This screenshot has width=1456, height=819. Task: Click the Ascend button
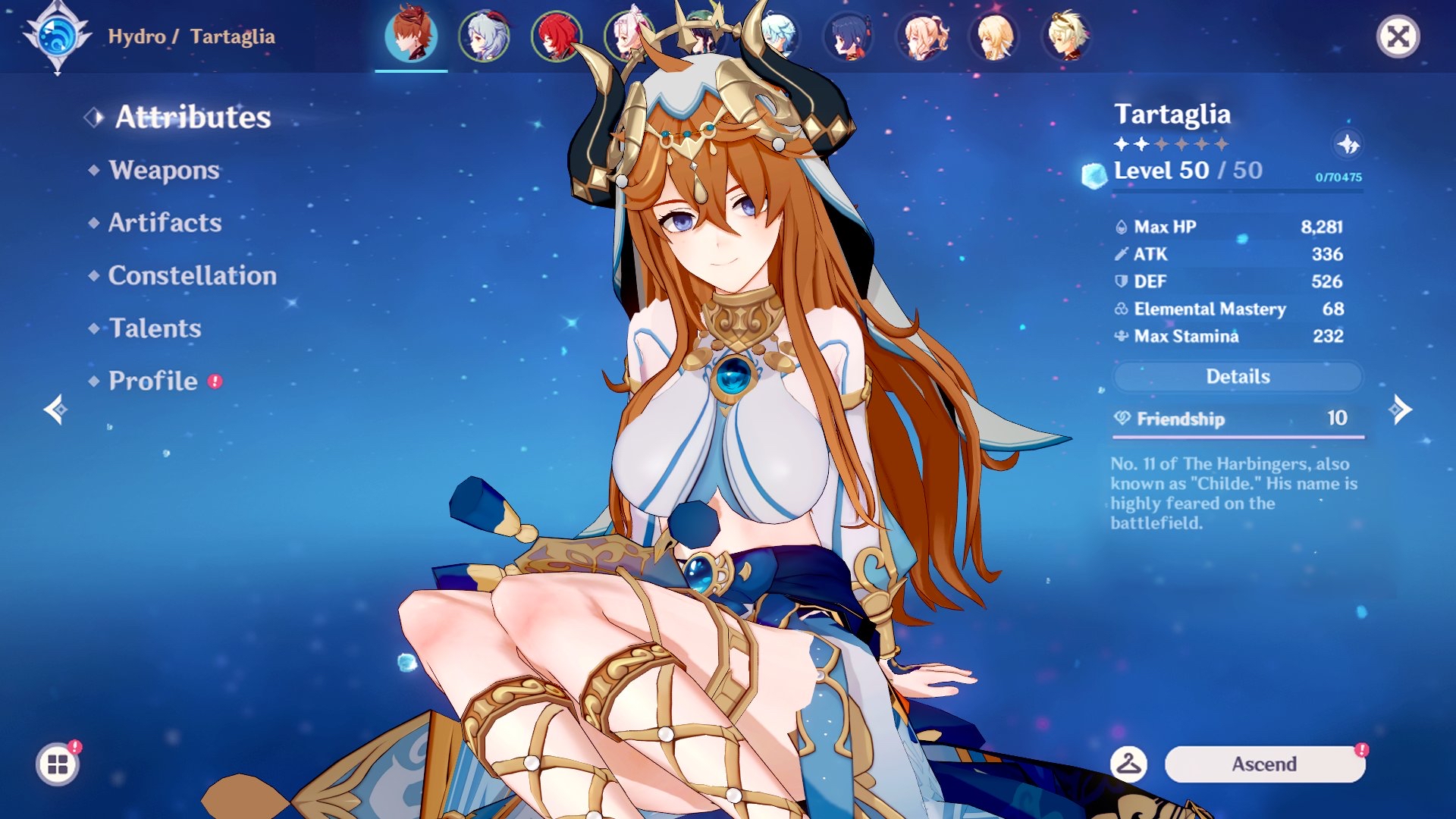tap(1264, 764)
